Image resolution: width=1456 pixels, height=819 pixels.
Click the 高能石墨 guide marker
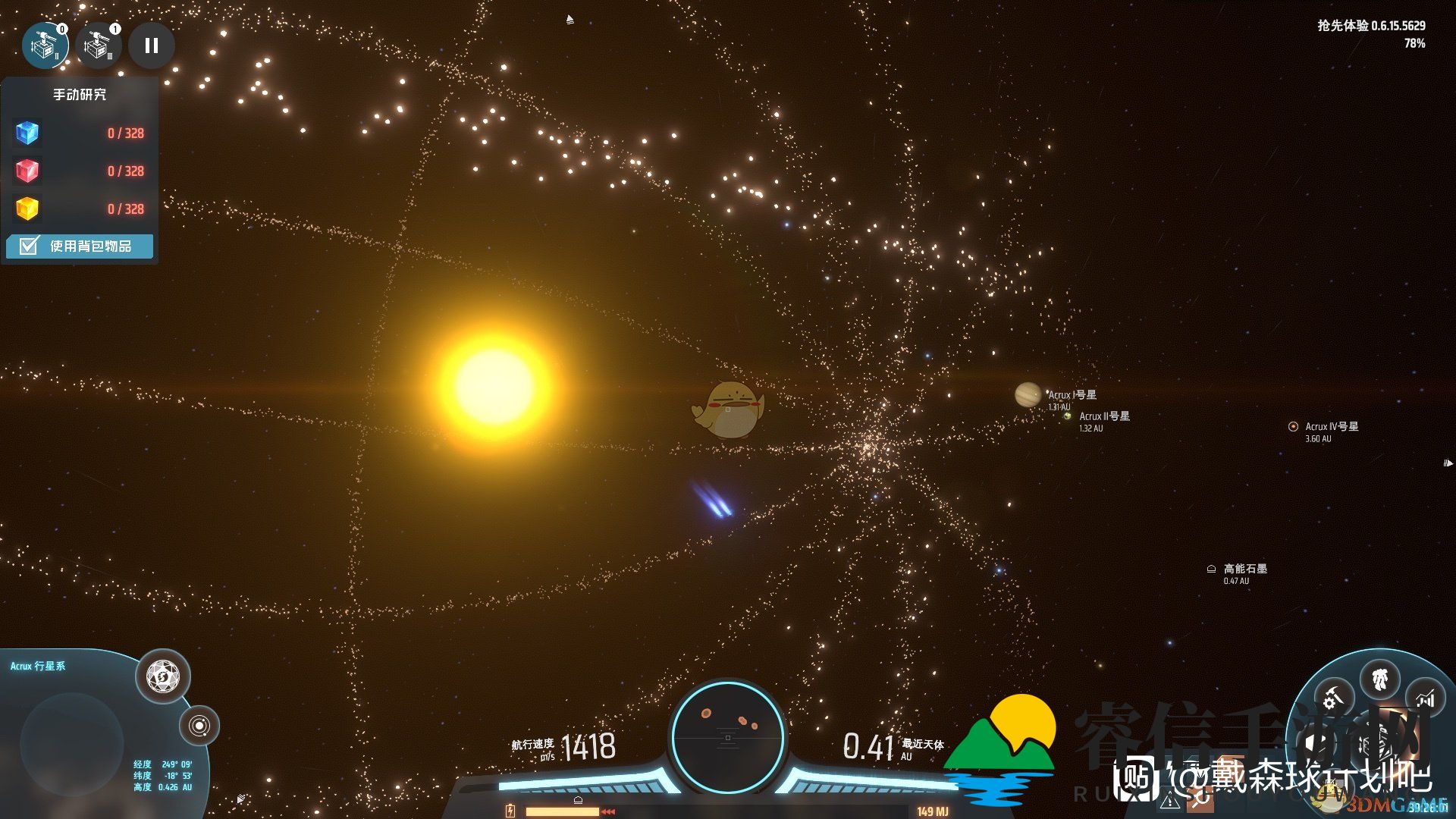click(x=1211, y=569)
